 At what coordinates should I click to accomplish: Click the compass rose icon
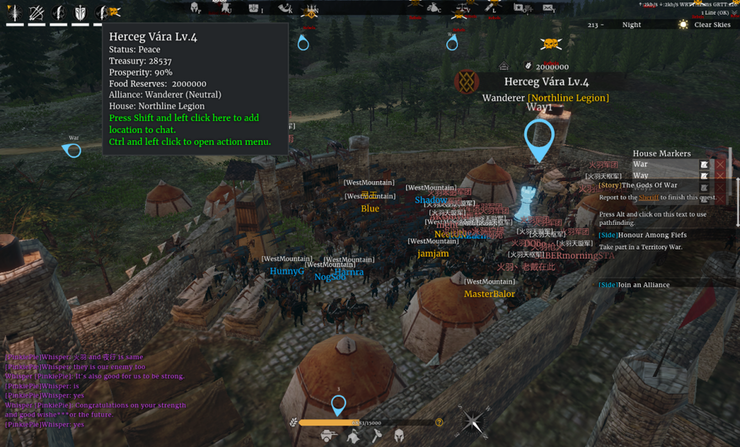473,423
